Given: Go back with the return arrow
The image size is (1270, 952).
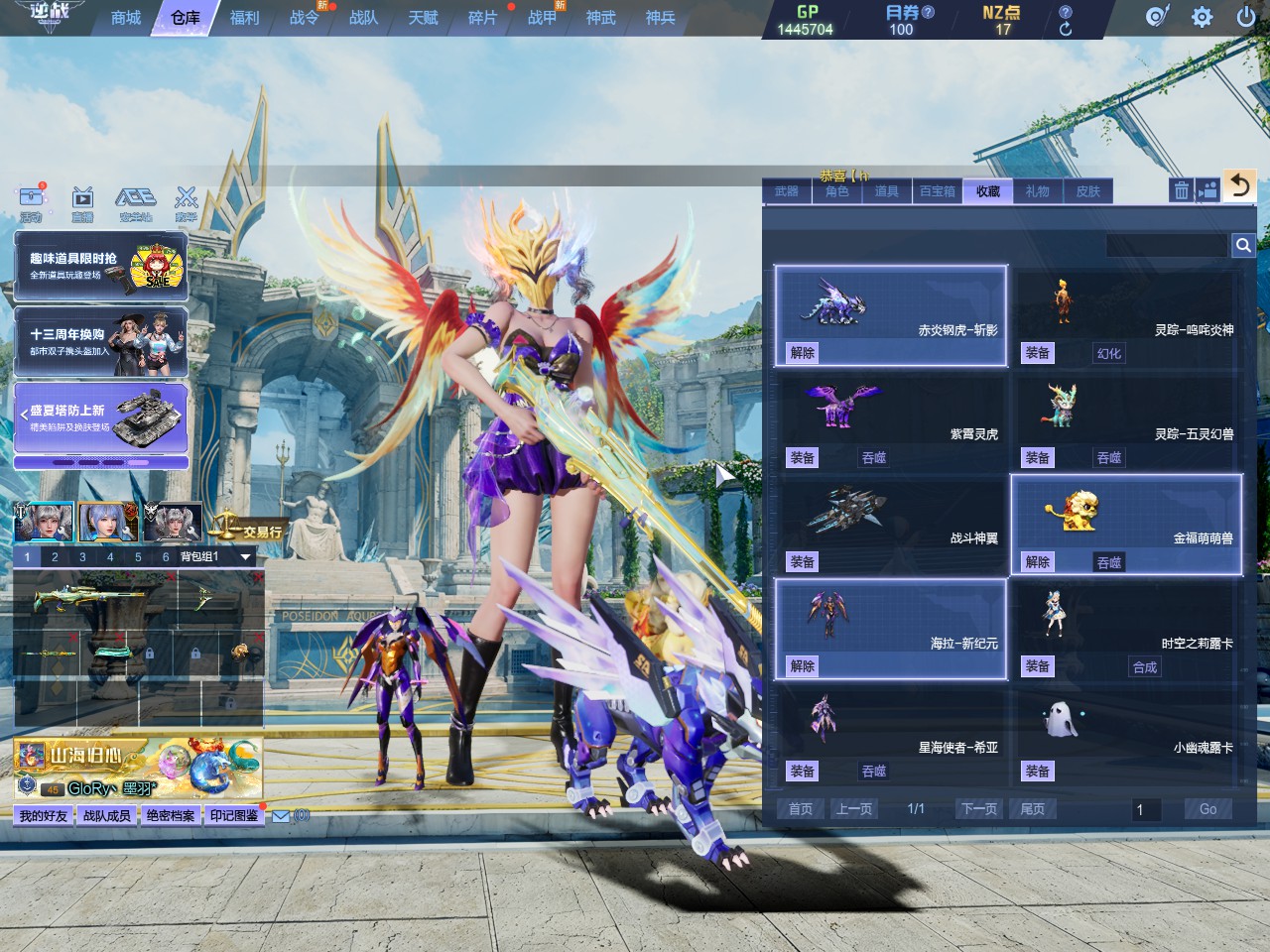Looking at the screenshot, I should 1239,185.
